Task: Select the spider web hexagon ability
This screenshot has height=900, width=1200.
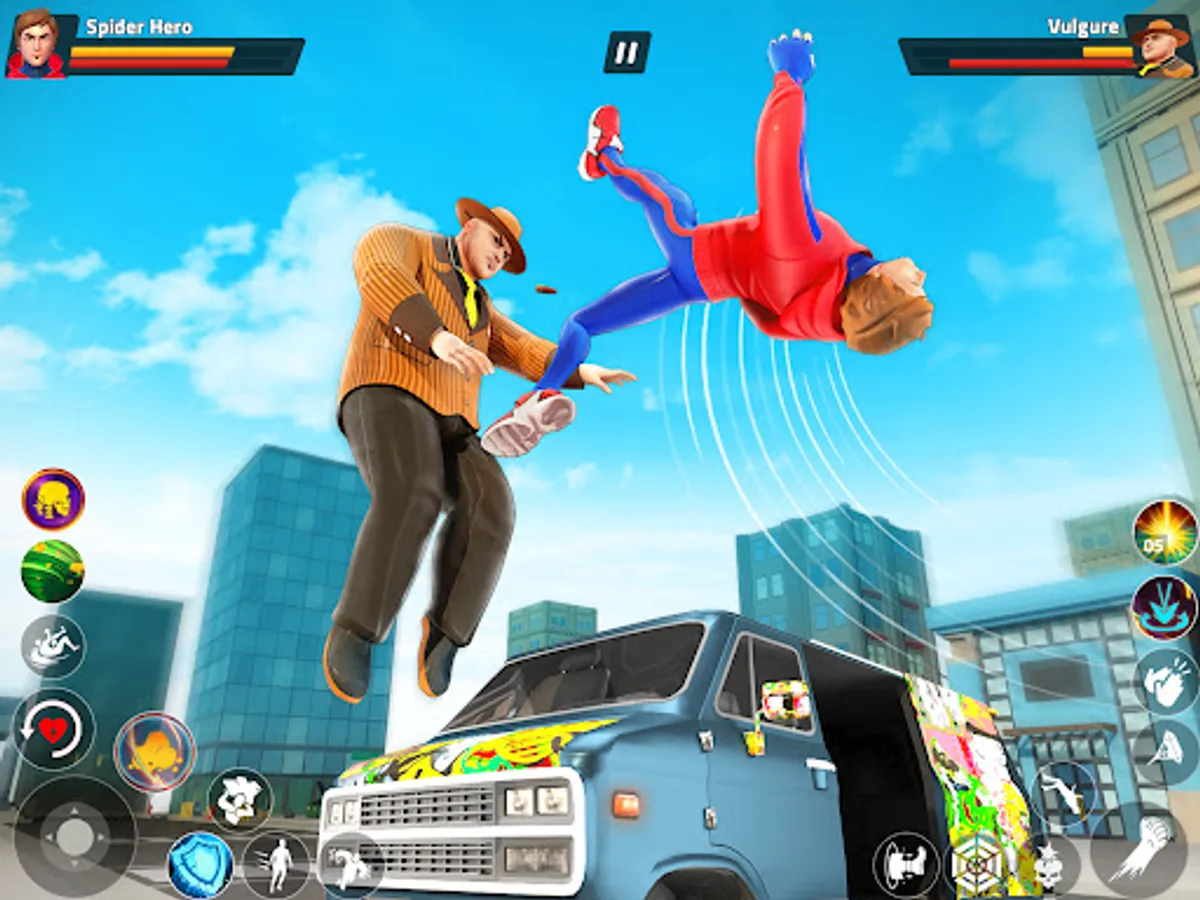Action: coord(979,864)
